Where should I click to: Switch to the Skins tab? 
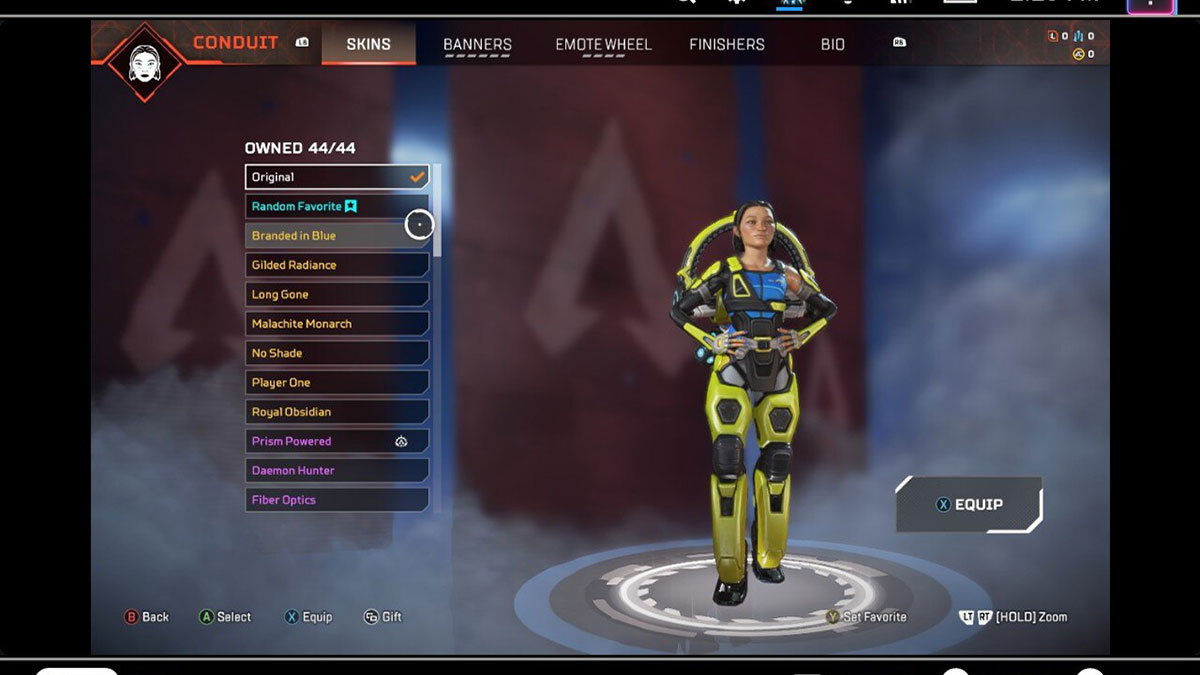click(368, 45)
